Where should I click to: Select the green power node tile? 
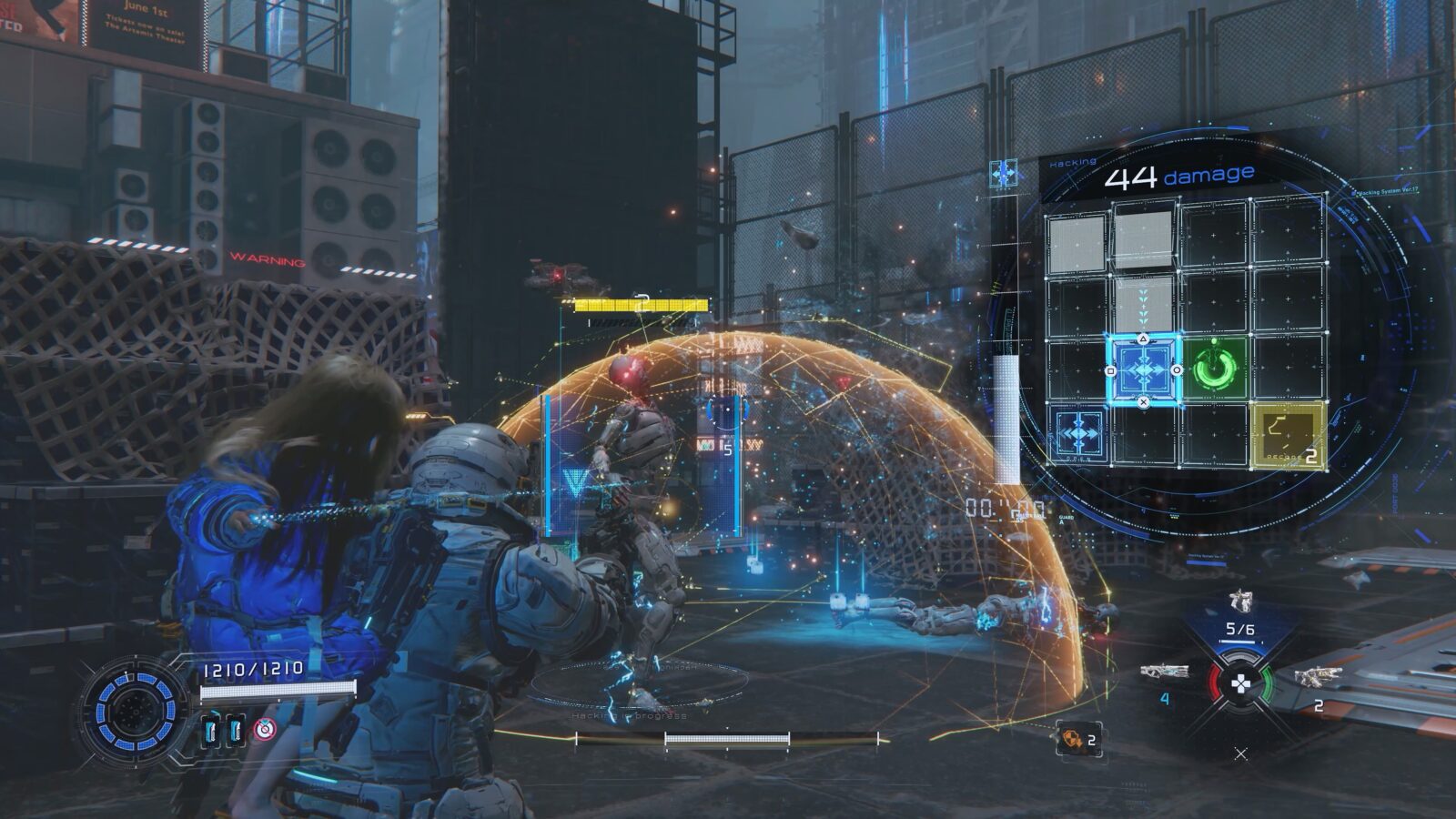[1213, 369]
